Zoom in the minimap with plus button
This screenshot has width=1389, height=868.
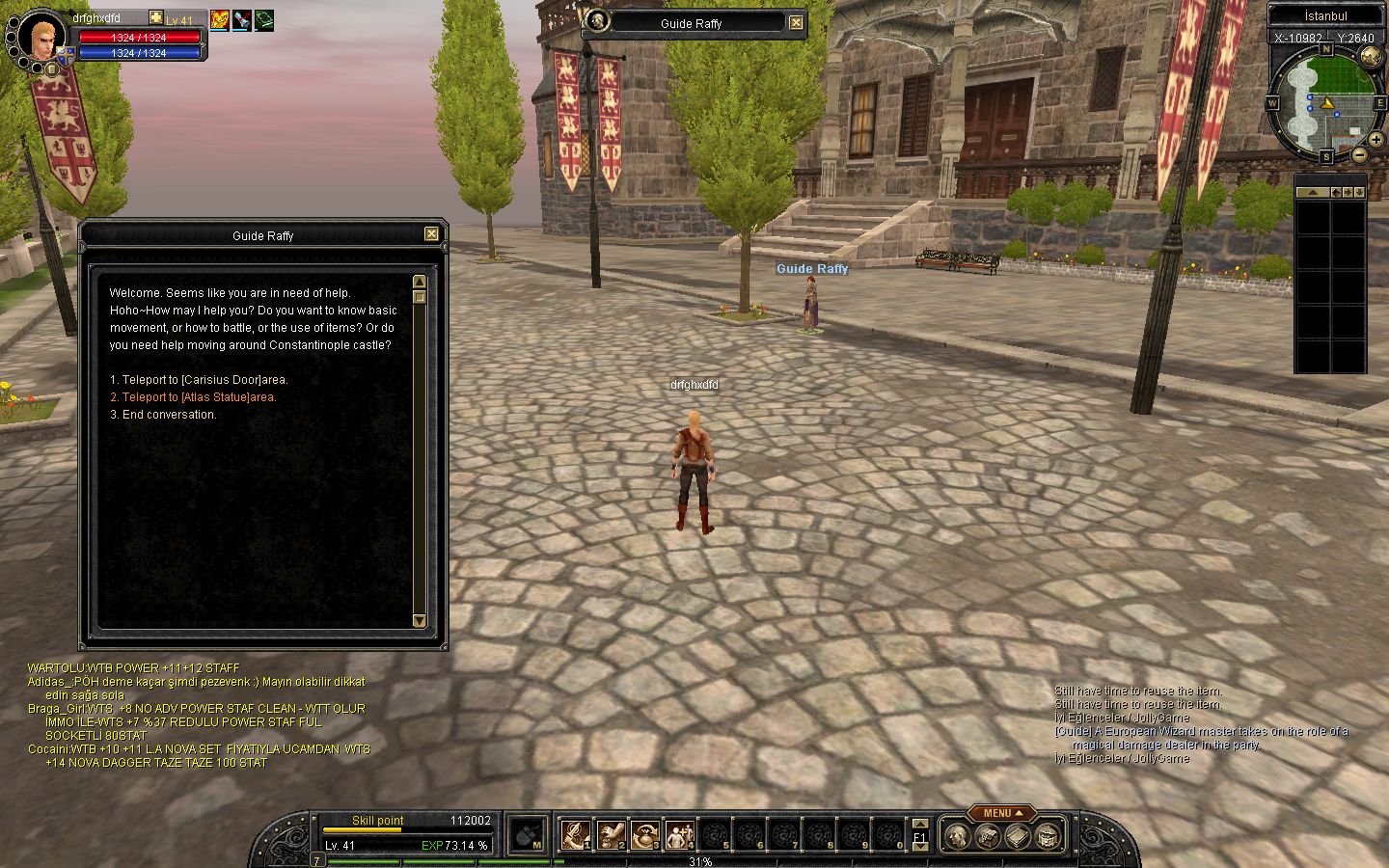click(1375, 140)
